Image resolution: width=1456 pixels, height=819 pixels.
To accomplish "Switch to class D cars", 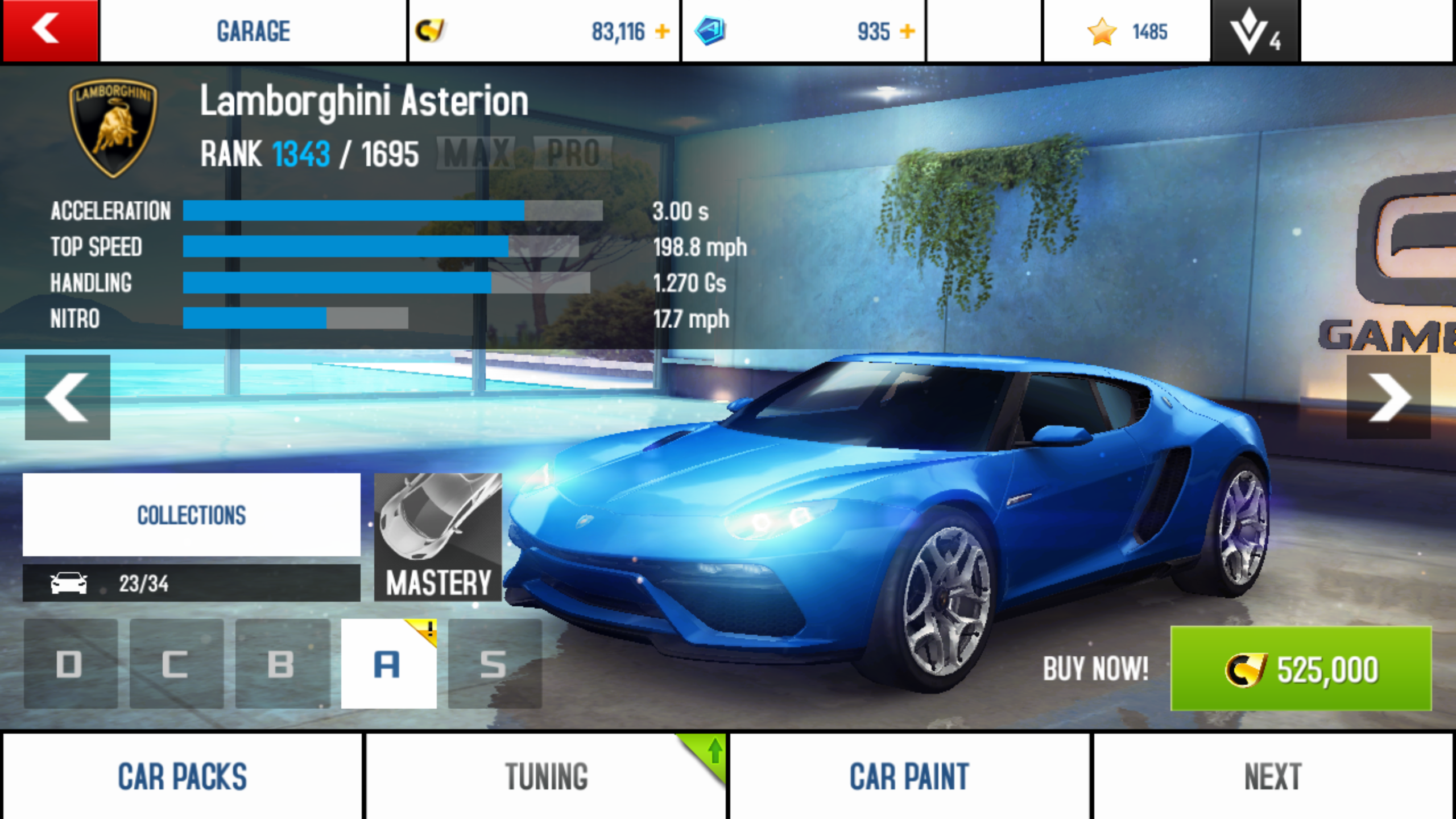I will 71,664.
